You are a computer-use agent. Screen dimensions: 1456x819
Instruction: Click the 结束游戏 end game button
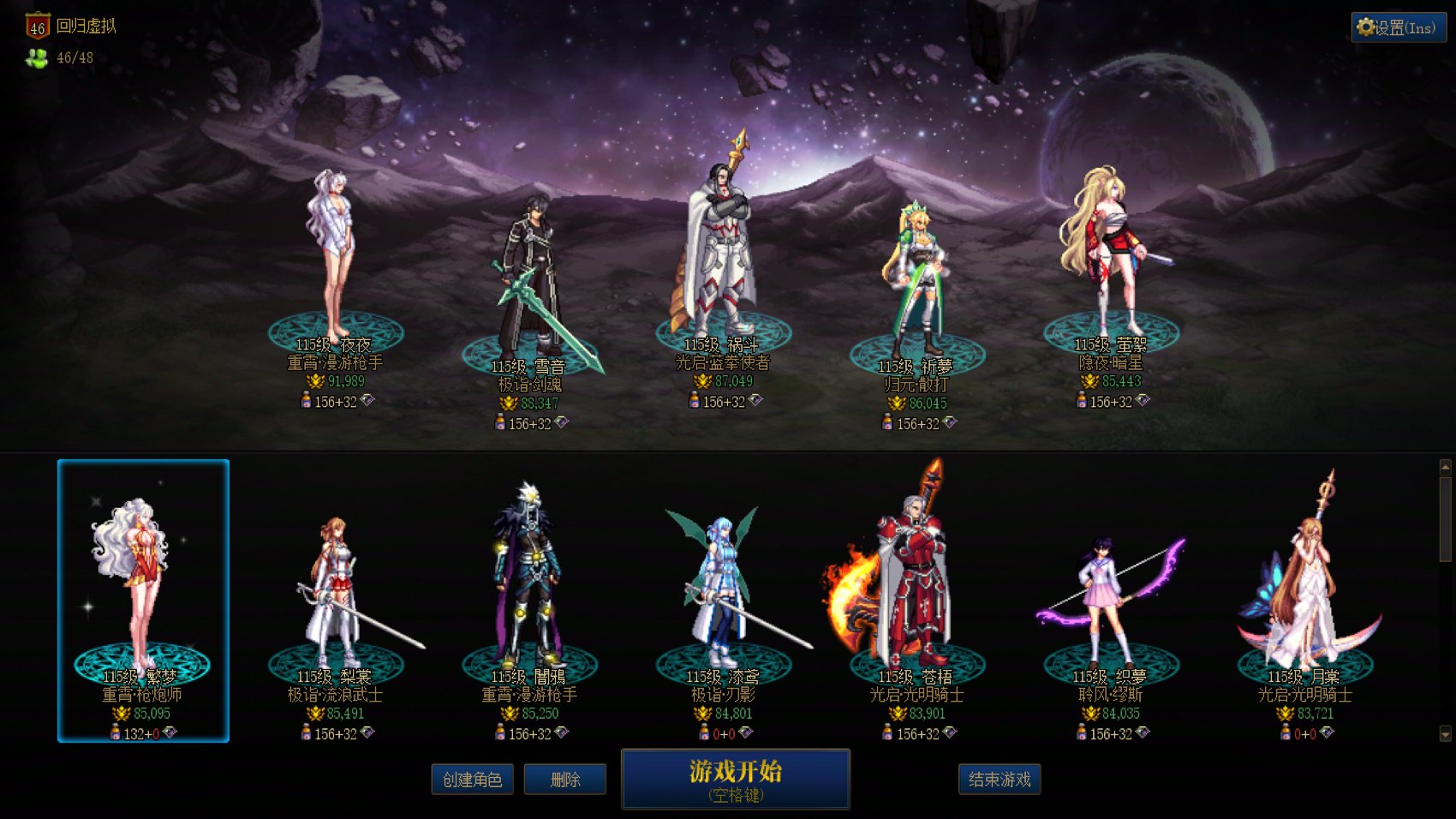pyautogui.click(x=1000, y=780)
